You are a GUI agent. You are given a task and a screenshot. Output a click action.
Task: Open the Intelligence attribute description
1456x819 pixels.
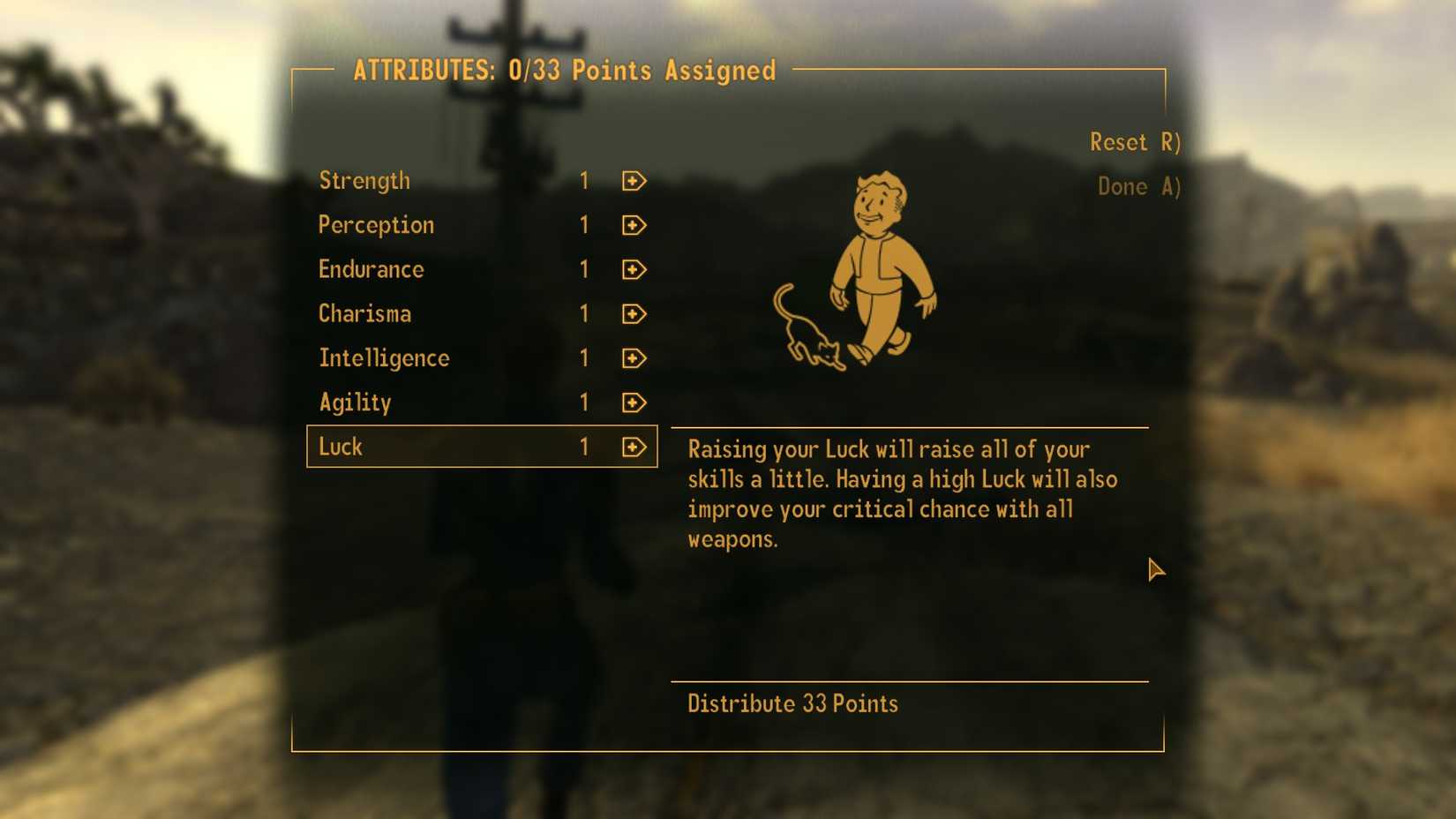[x=384, y=358]
